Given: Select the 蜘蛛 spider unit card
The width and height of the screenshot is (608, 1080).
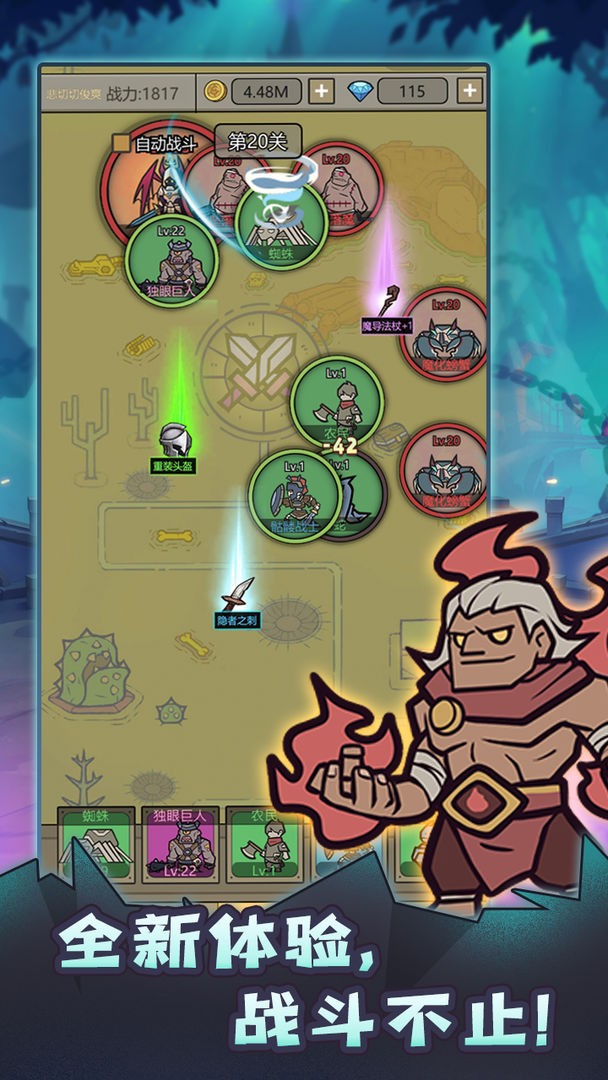Looking at the screenshot, I should click(x=96, y=845).
